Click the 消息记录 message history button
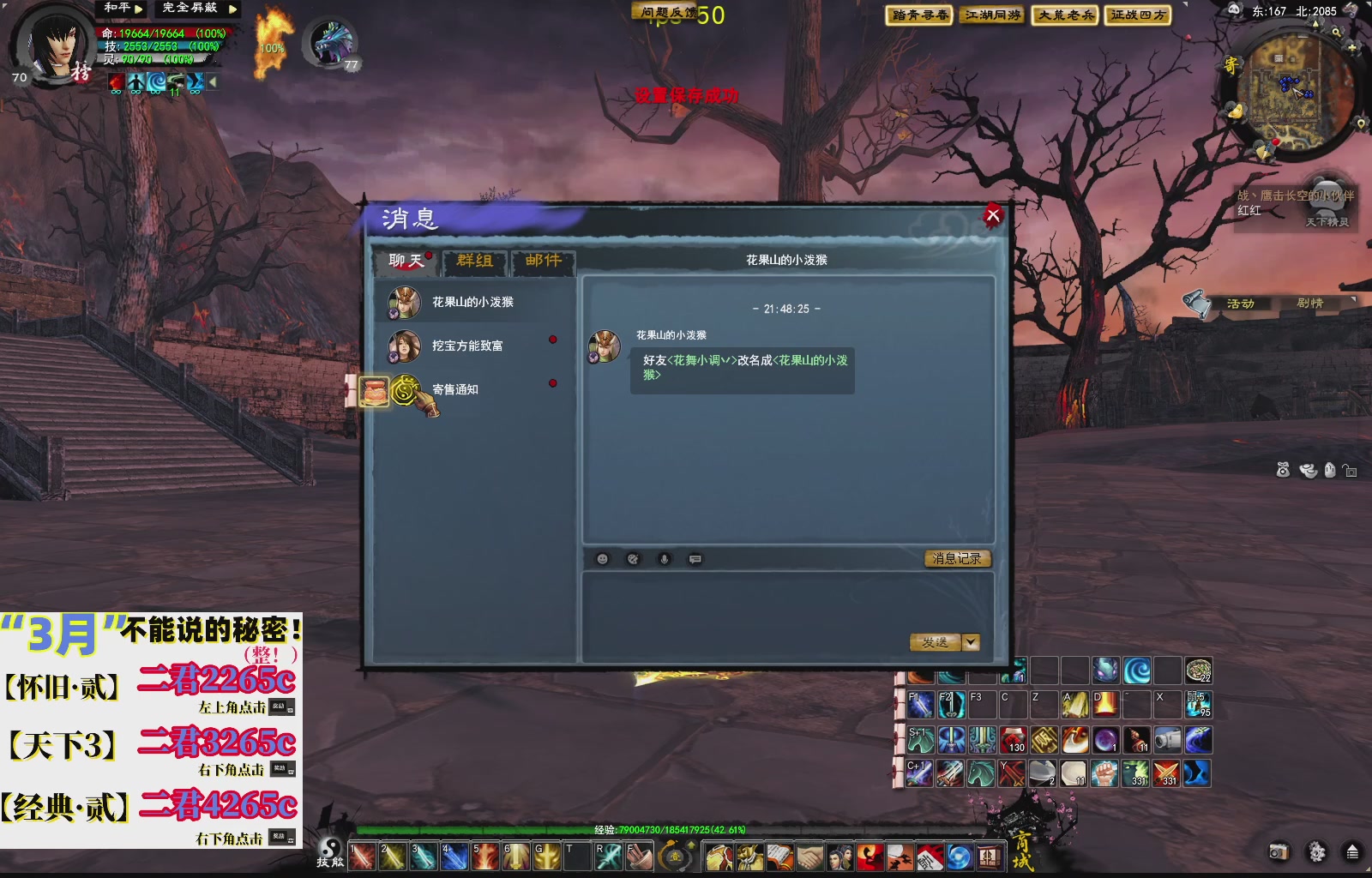The width and height of the screenshot is (1372, 878). 955,558
